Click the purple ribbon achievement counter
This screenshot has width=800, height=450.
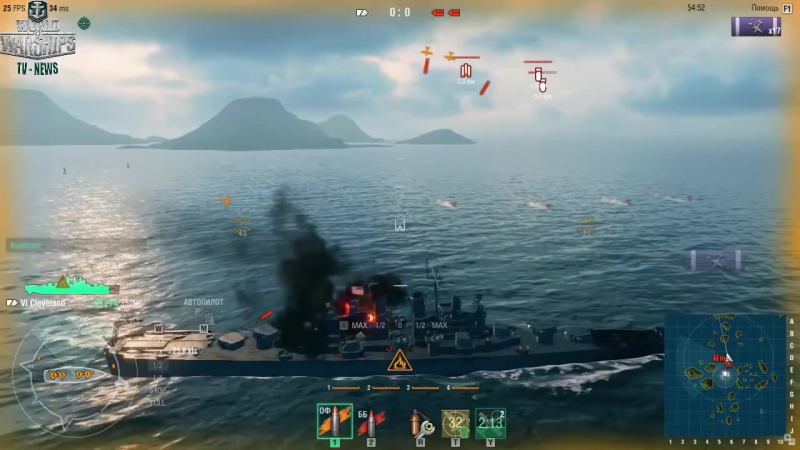(x=755, y=27)
